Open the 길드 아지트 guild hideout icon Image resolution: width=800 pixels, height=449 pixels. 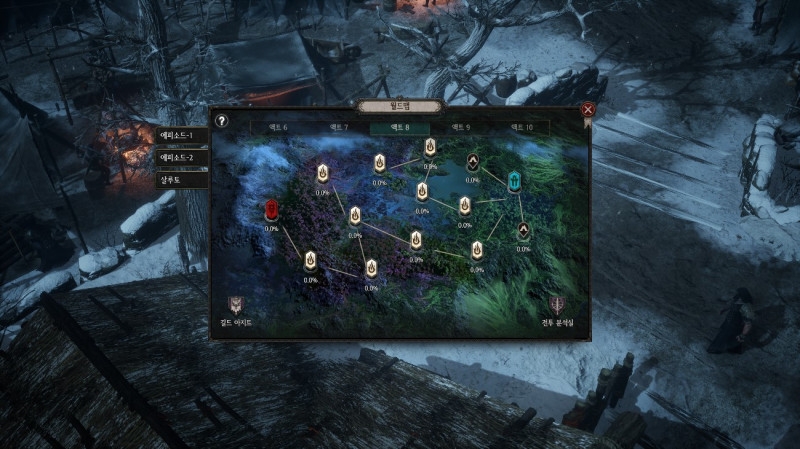(236, 306)
